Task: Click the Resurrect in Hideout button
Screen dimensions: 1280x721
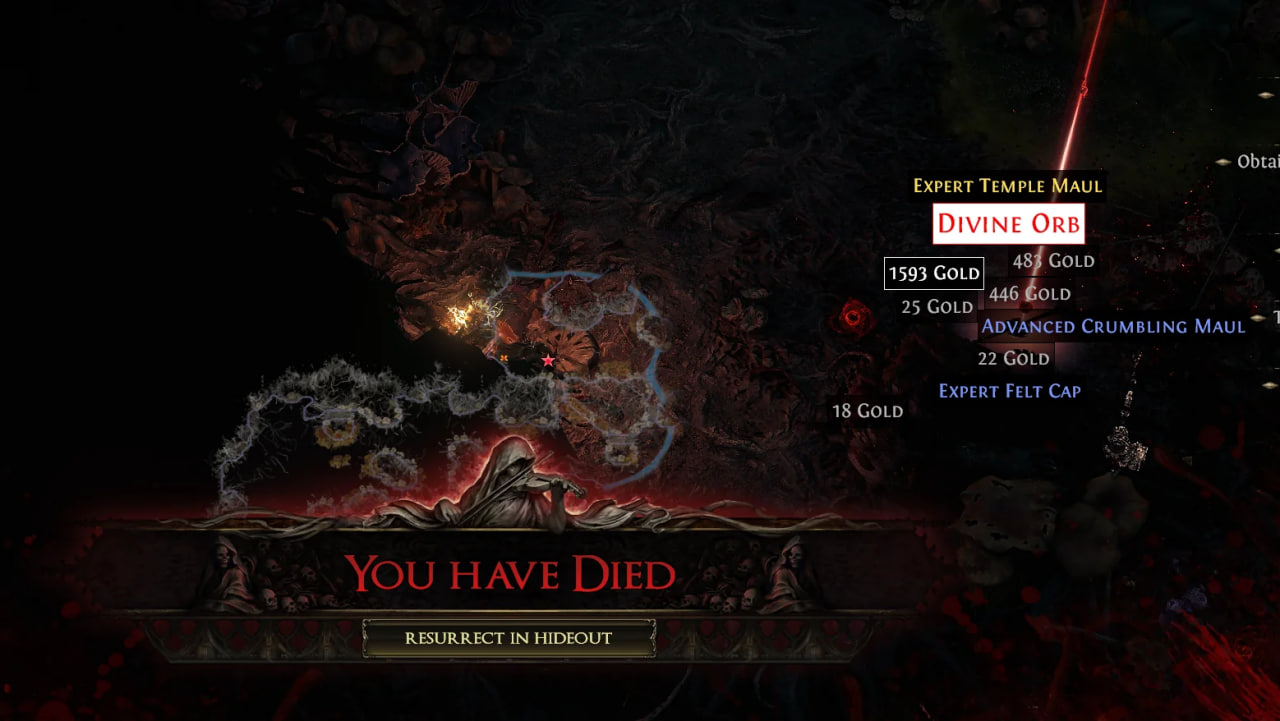Action: [508, 638]
